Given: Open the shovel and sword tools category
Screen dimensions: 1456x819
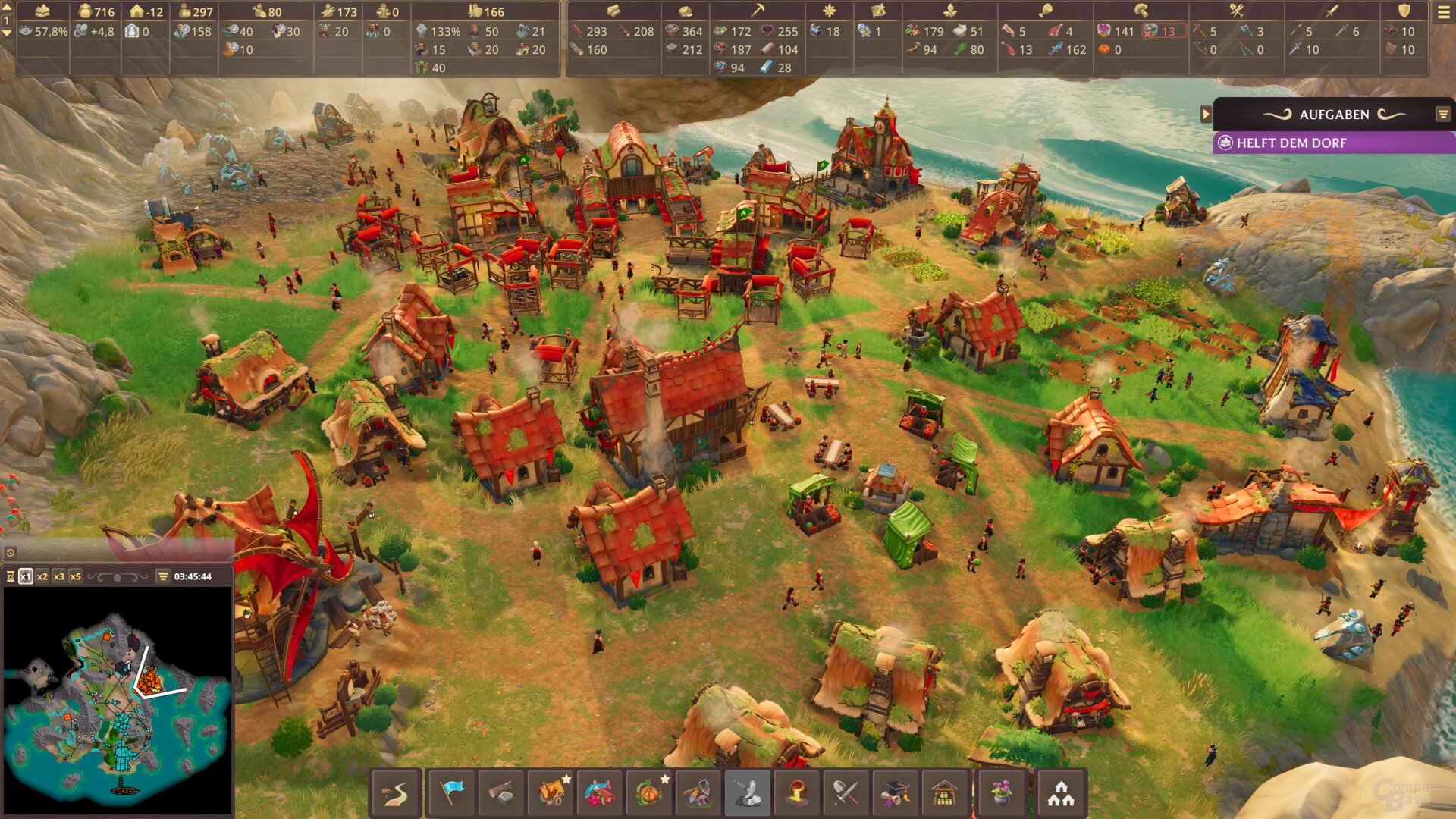Looking at the screenshot, I should click(846, 793).
